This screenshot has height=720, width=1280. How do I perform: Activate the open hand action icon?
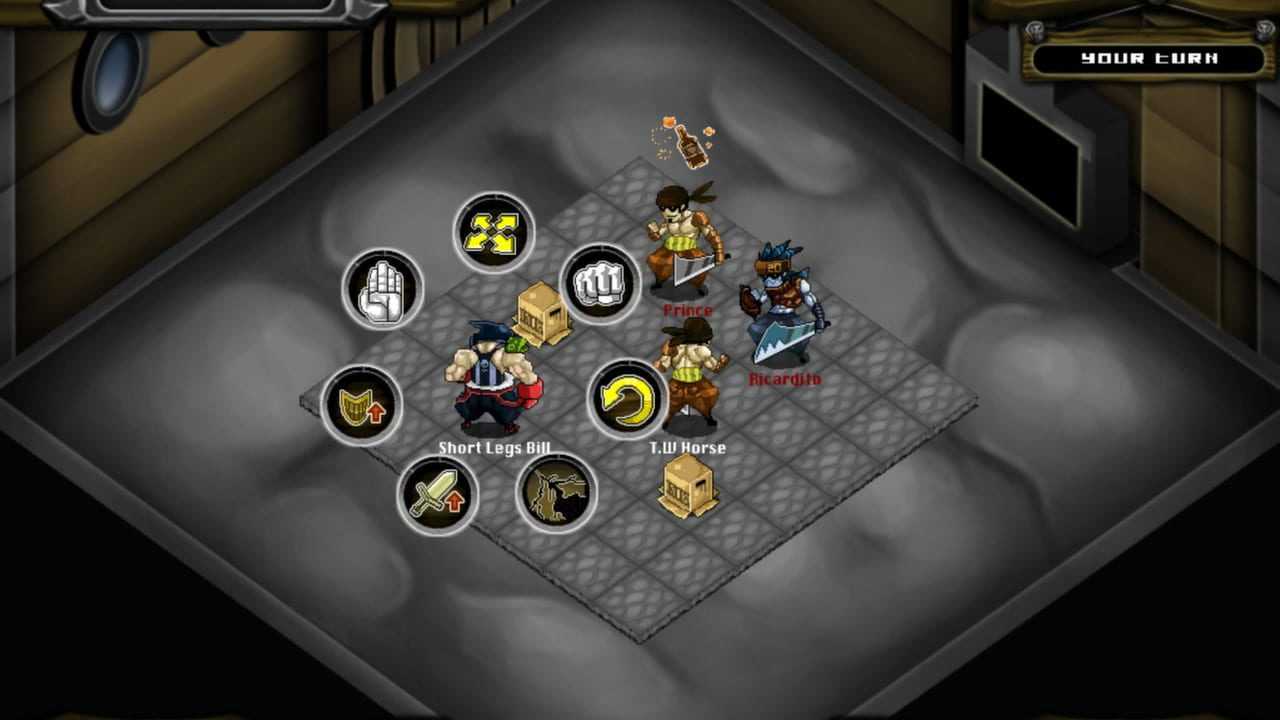(x=383, y=289)
